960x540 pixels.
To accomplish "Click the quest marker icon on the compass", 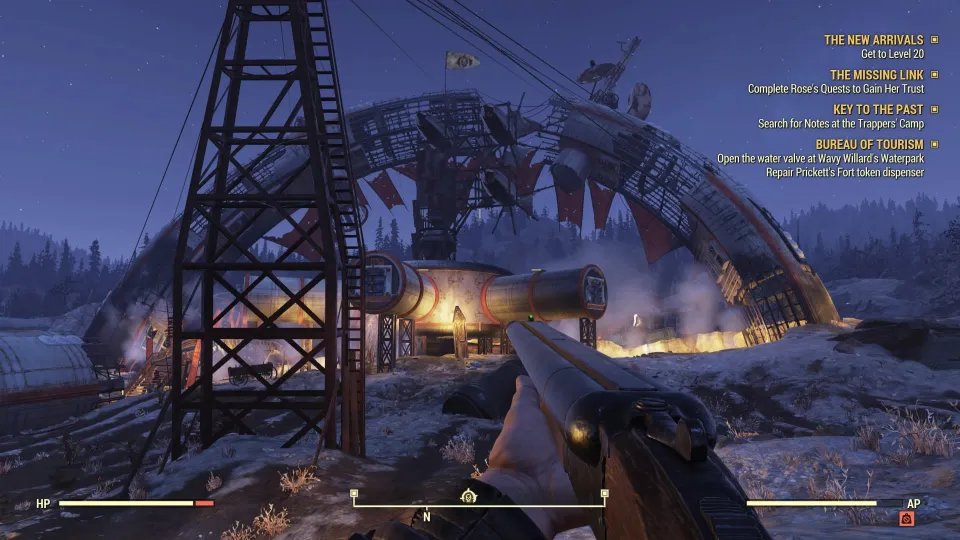I will (x=467, y=496).
